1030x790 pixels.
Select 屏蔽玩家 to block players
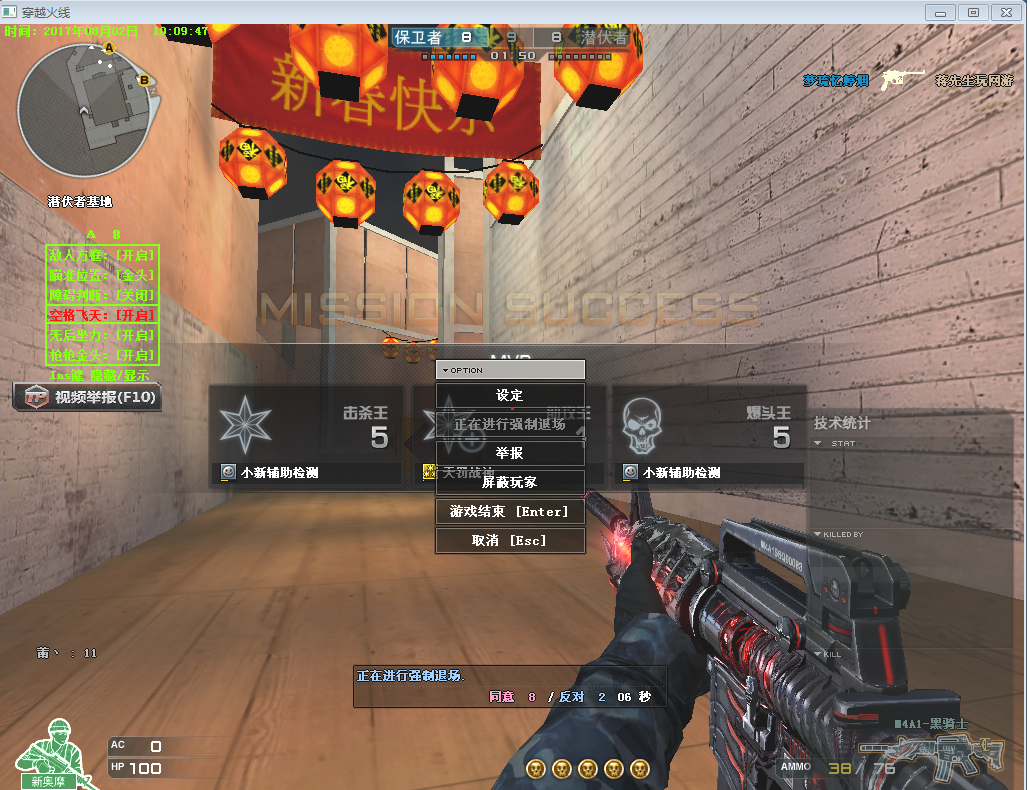point(510,482)
